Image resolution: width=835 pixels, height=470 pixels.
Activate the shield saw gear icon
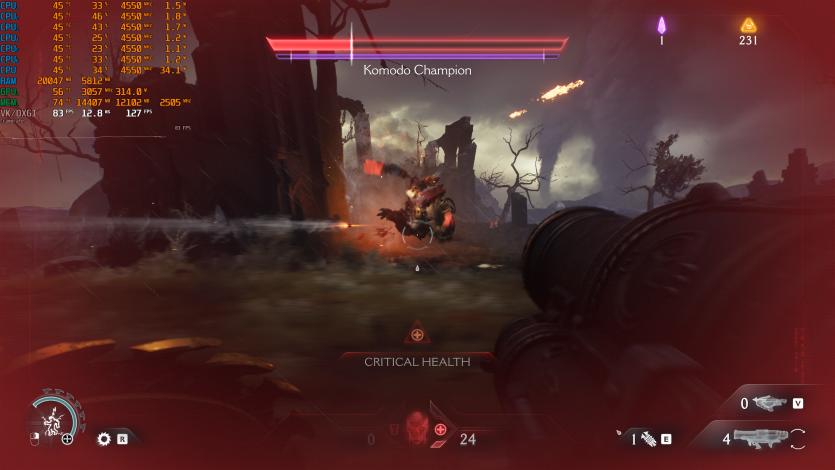point(103,438)
